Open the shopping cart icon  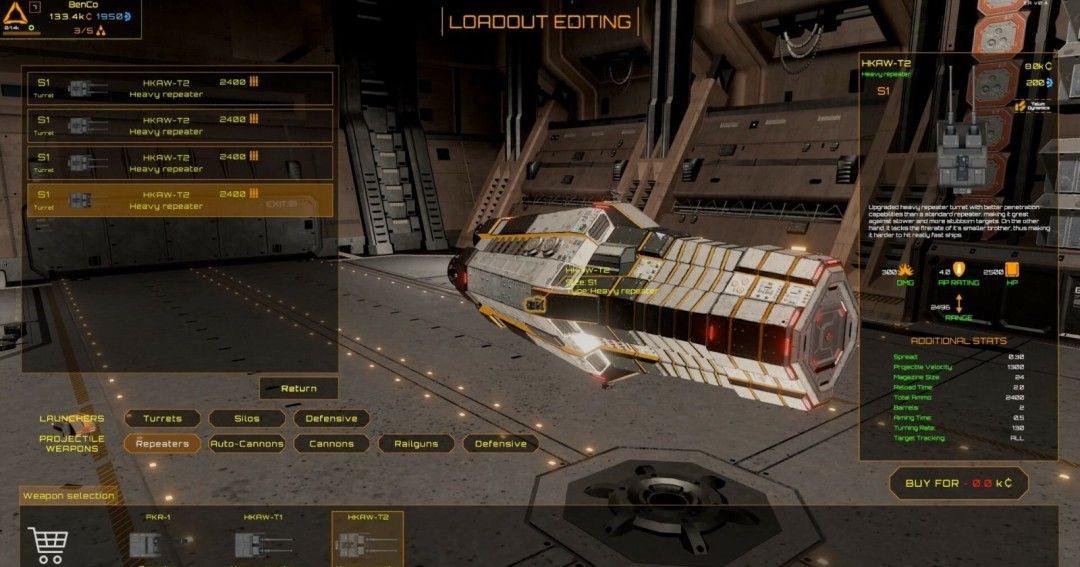pyautogui.click(x=47, y=543)
